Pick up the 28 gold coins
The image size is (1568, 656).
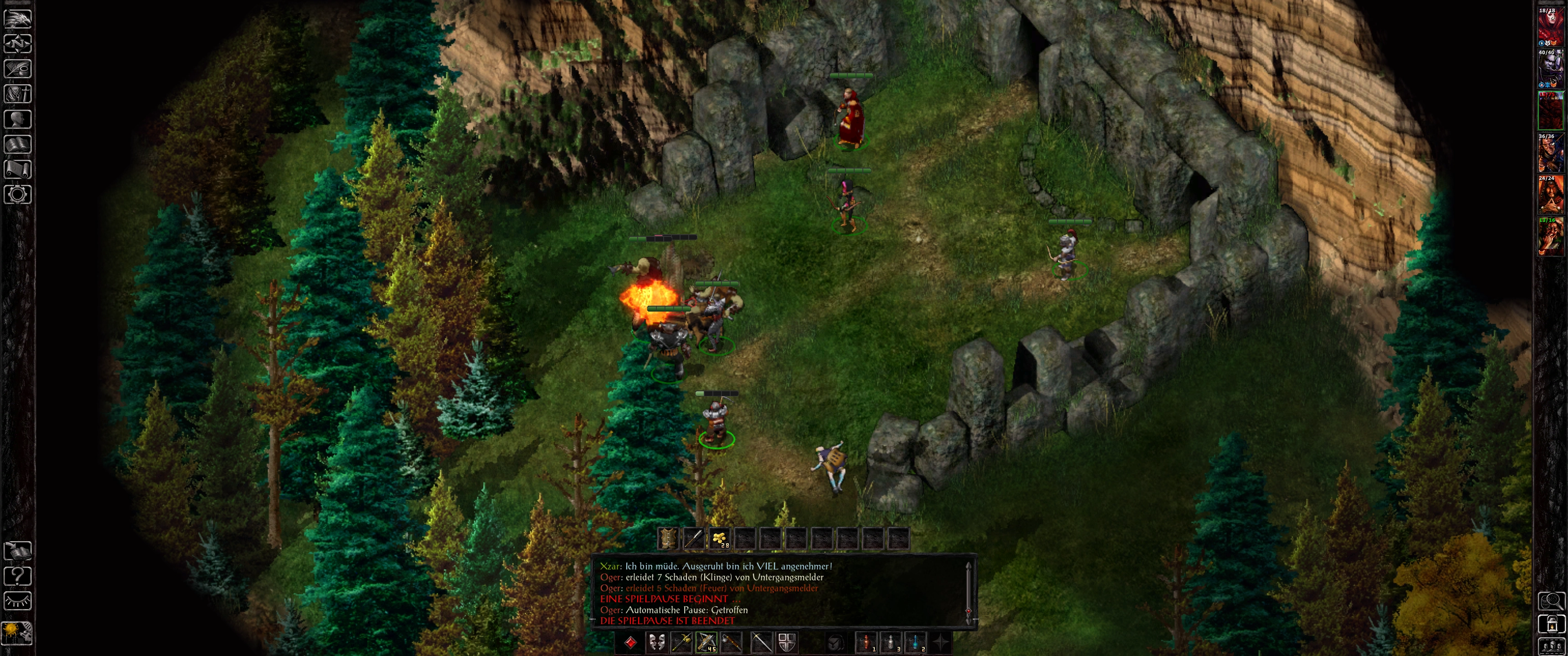(719, 538)
